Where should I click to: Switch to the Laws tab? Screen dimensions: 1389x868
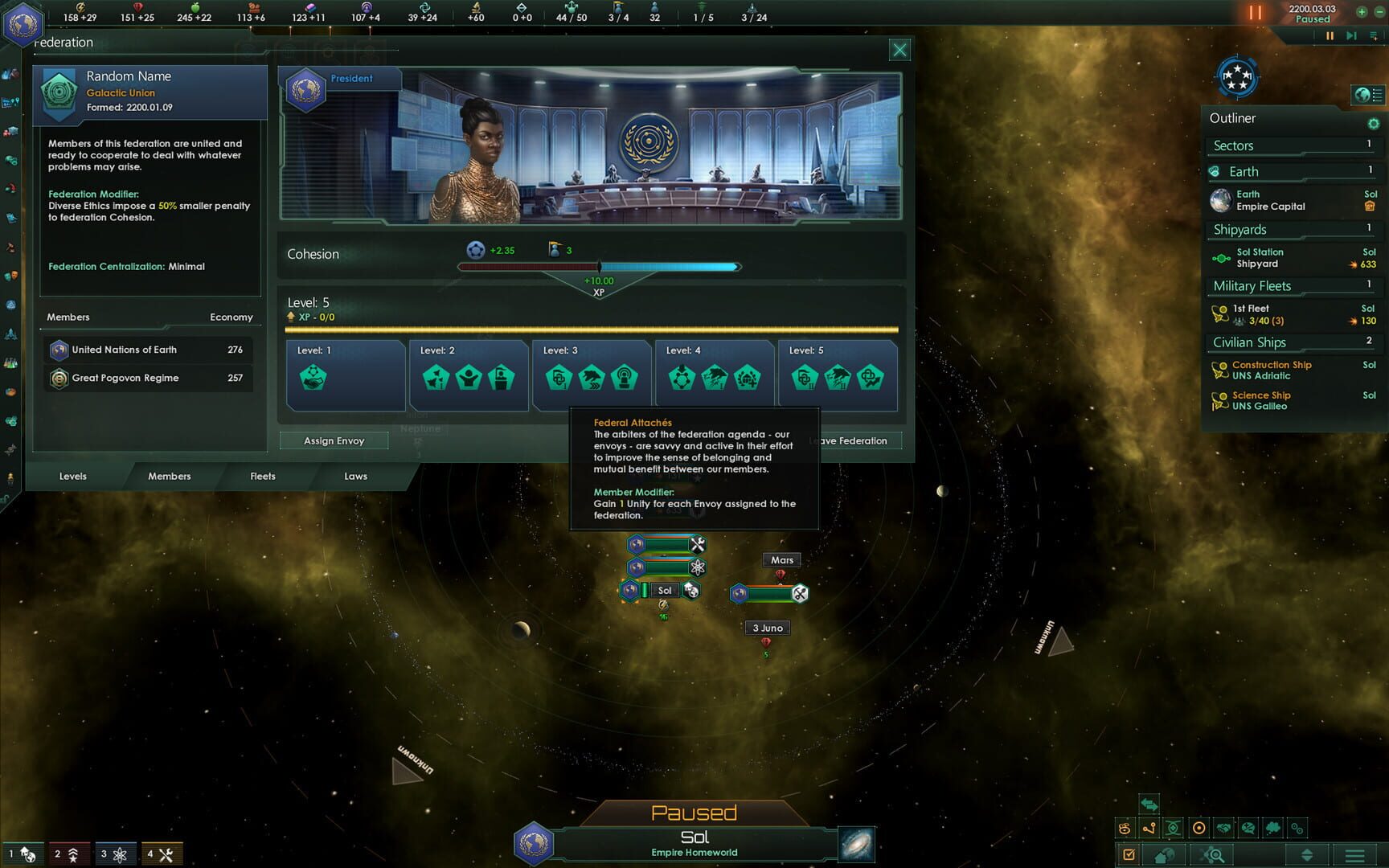click(354, 476)
